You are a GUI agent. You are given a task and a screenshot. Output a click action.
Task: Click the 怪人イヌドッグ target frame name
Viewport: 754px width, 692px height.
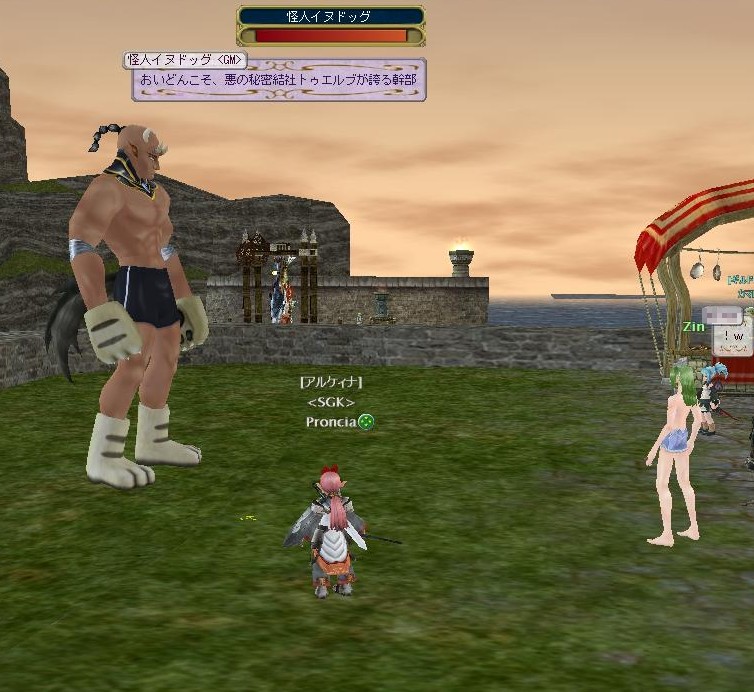(330, 16)
